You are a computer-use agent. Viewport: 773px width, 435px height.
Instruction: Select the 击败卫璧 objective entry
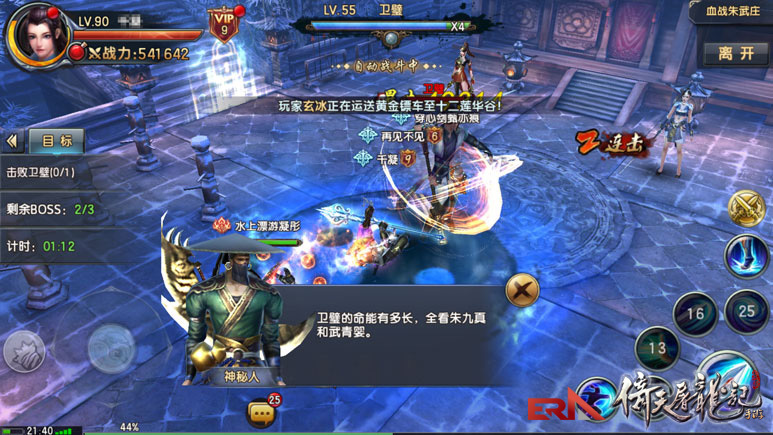tap(42, 172)
